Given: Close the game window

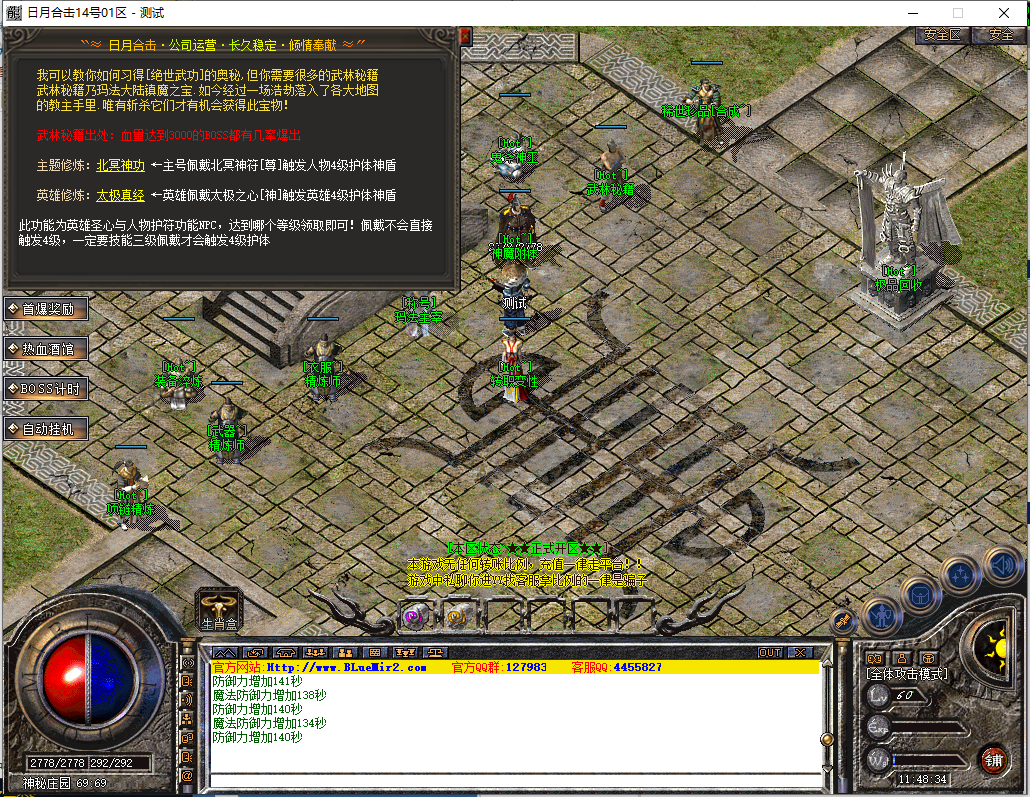Looking at the screenshot, I should coord(1003,13).
